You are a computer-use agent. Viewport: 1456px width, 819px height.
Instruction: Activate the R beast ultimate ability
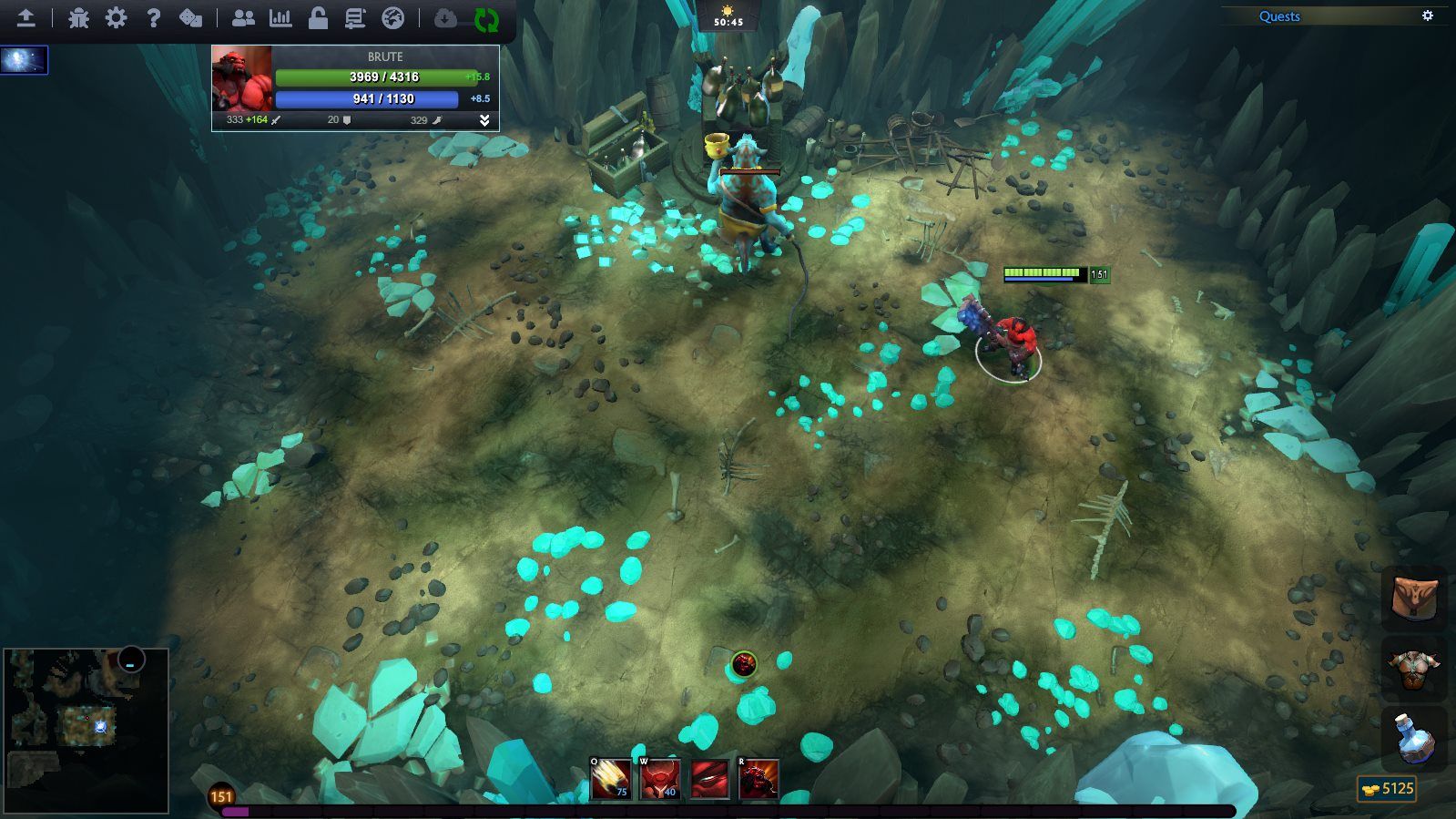point(759,779)
